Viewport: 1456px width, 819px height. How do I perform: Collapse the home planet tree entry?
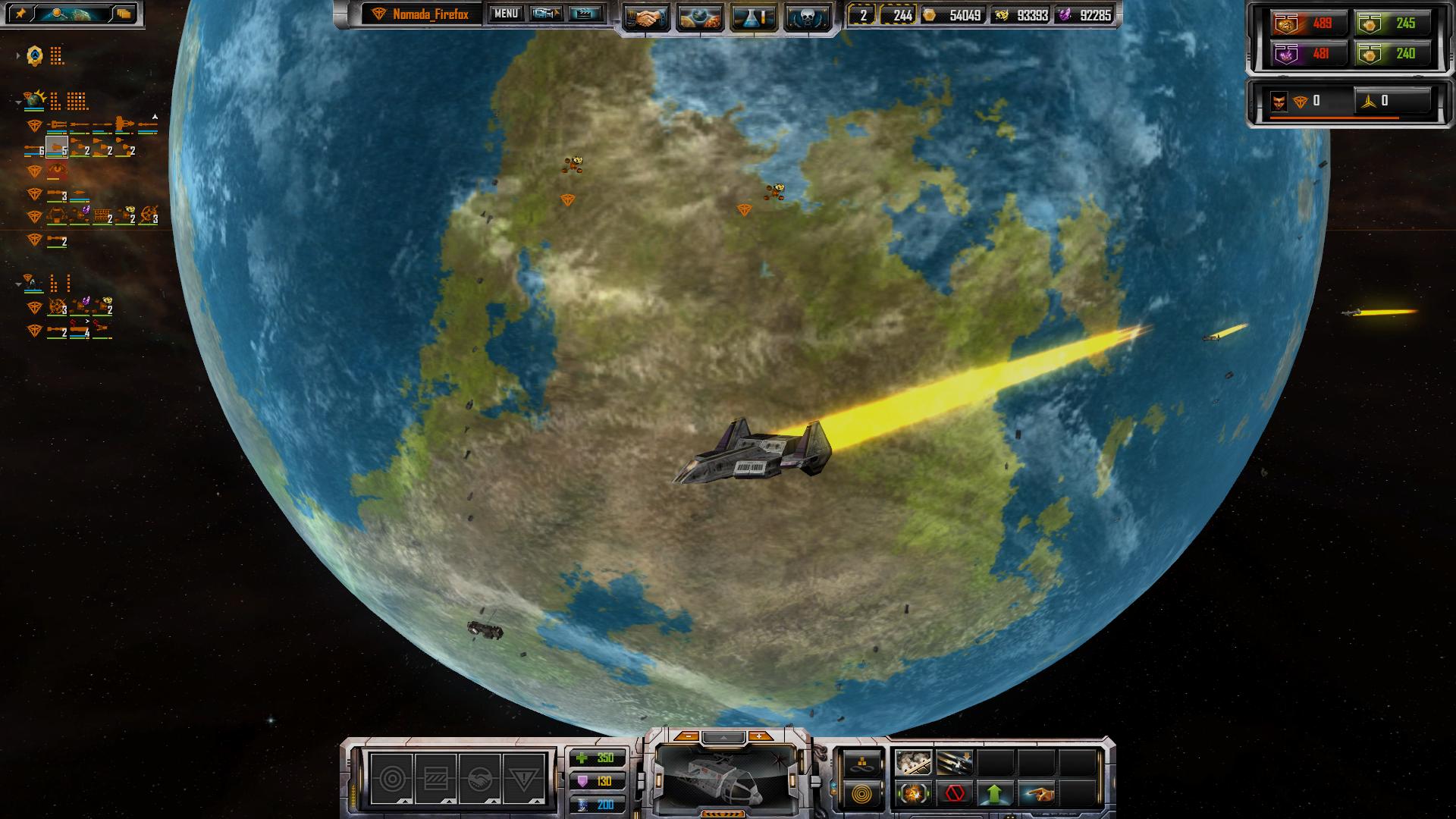[18, 101]
